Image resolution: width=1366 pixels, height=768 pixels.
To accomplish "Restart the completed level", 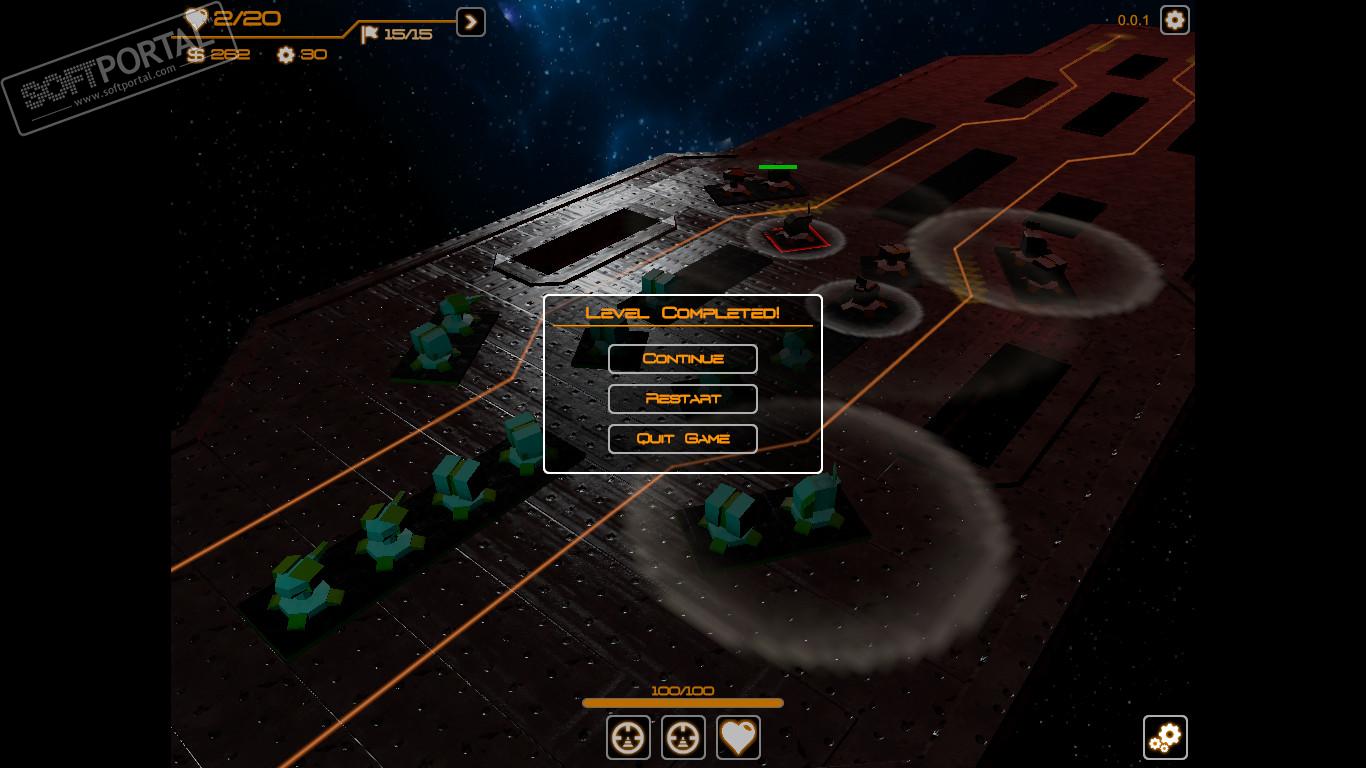I will 683,399.
